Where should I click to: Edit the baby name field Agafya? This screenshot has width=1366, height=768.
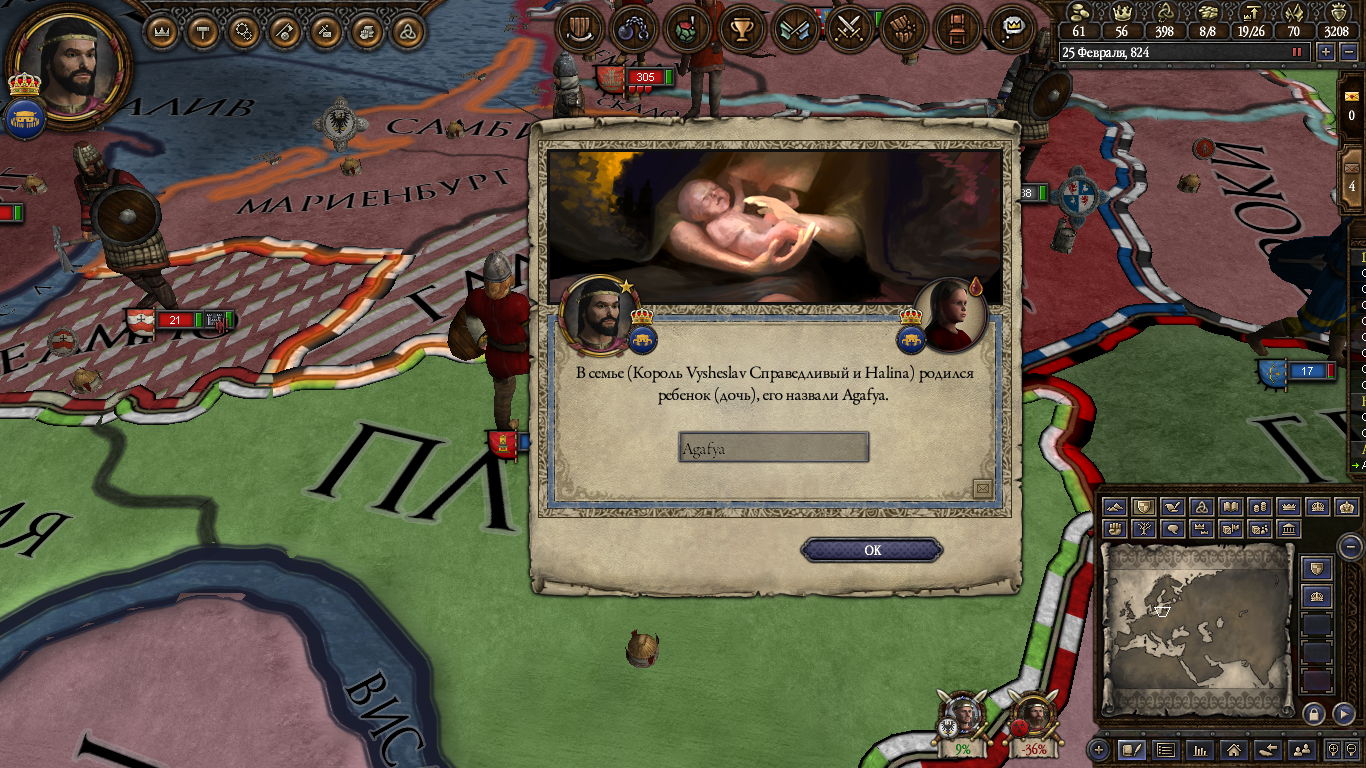coord(773,448)
